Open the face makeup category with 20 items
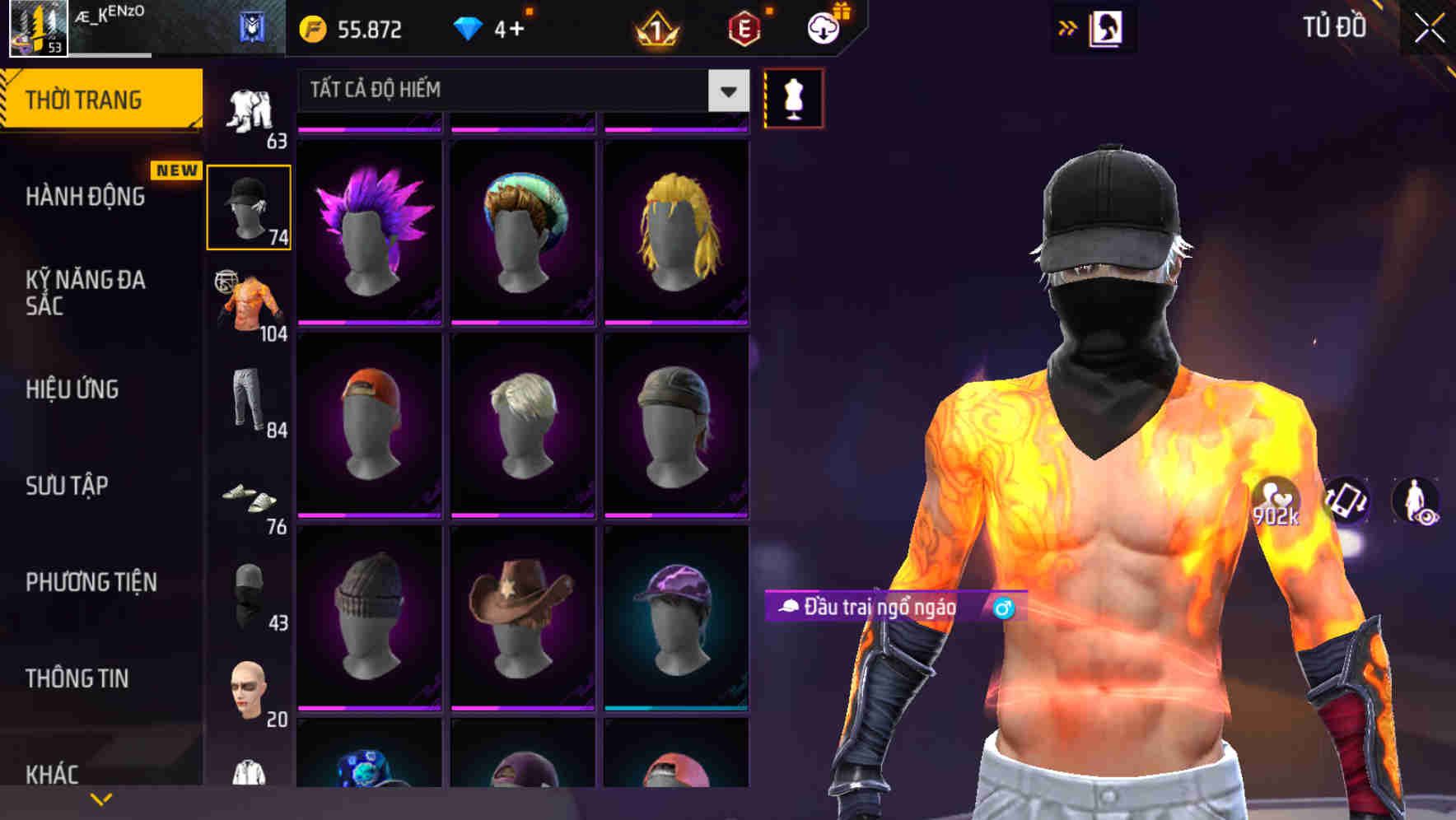 coord(248,692)
